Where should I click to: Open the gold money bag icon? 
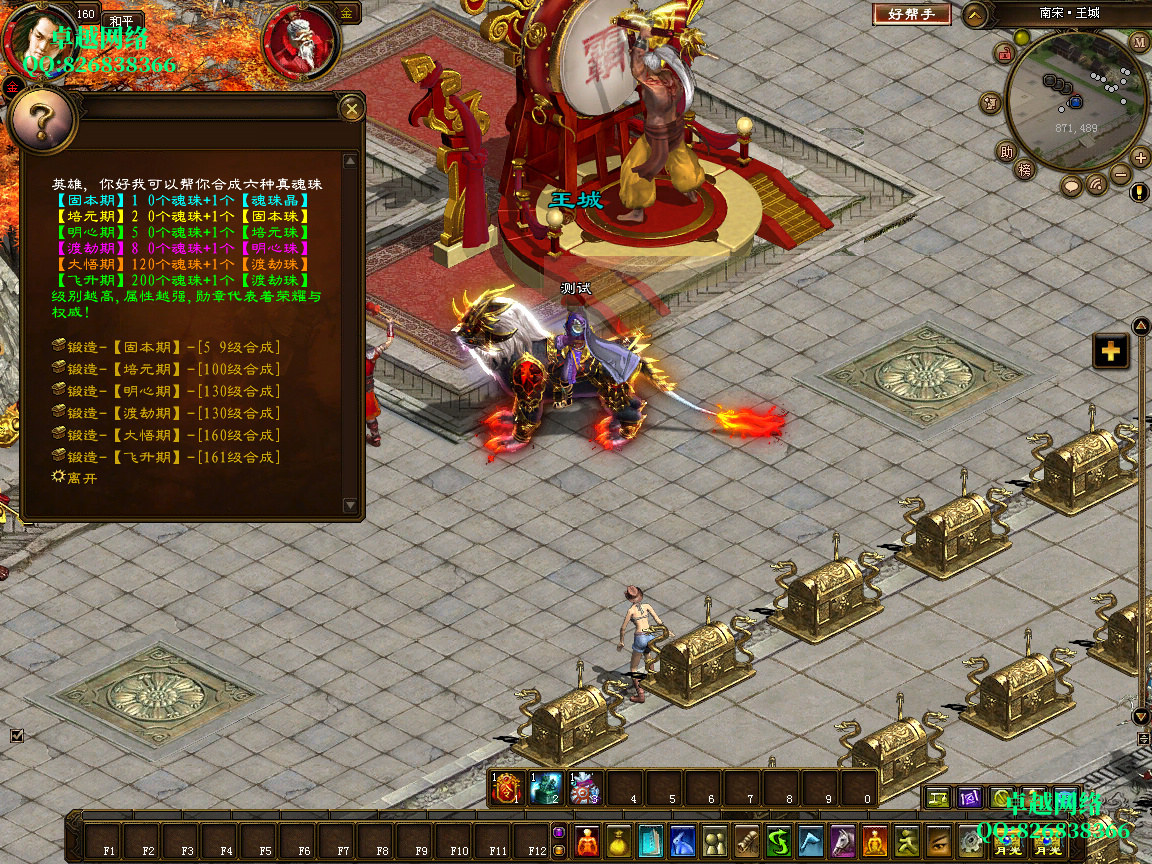pyautogui.click(x=619, y=841)
